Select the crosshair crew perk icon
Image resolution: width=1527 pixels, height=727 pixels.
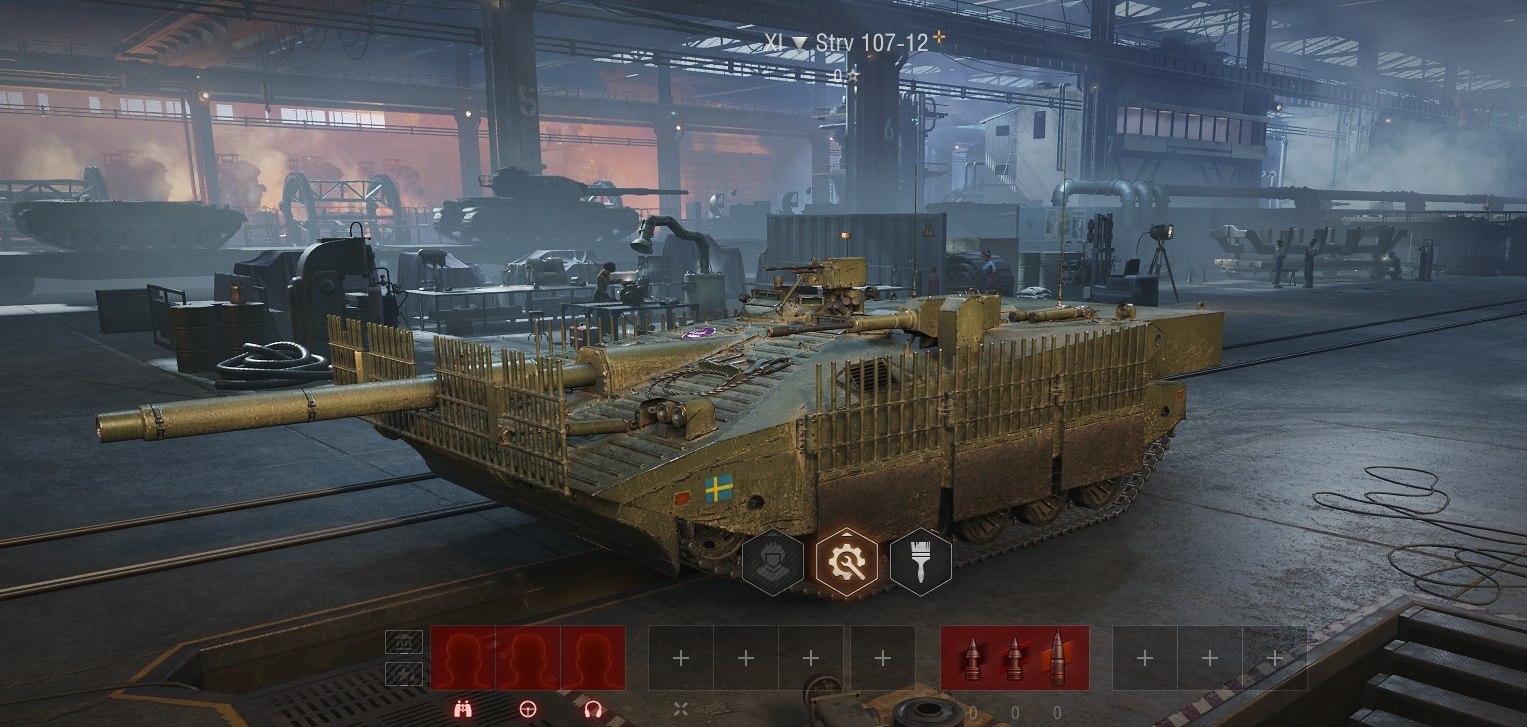528,709
